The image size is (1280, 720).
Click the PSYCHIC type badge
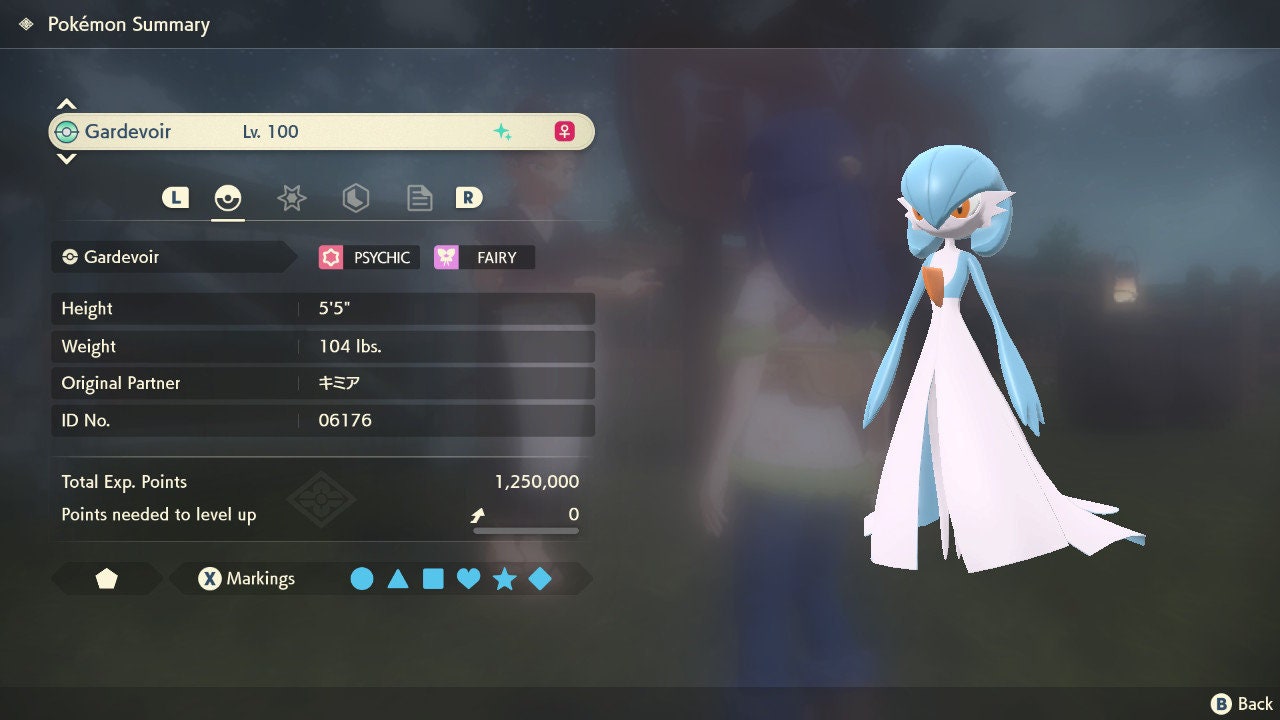(365, 258)
